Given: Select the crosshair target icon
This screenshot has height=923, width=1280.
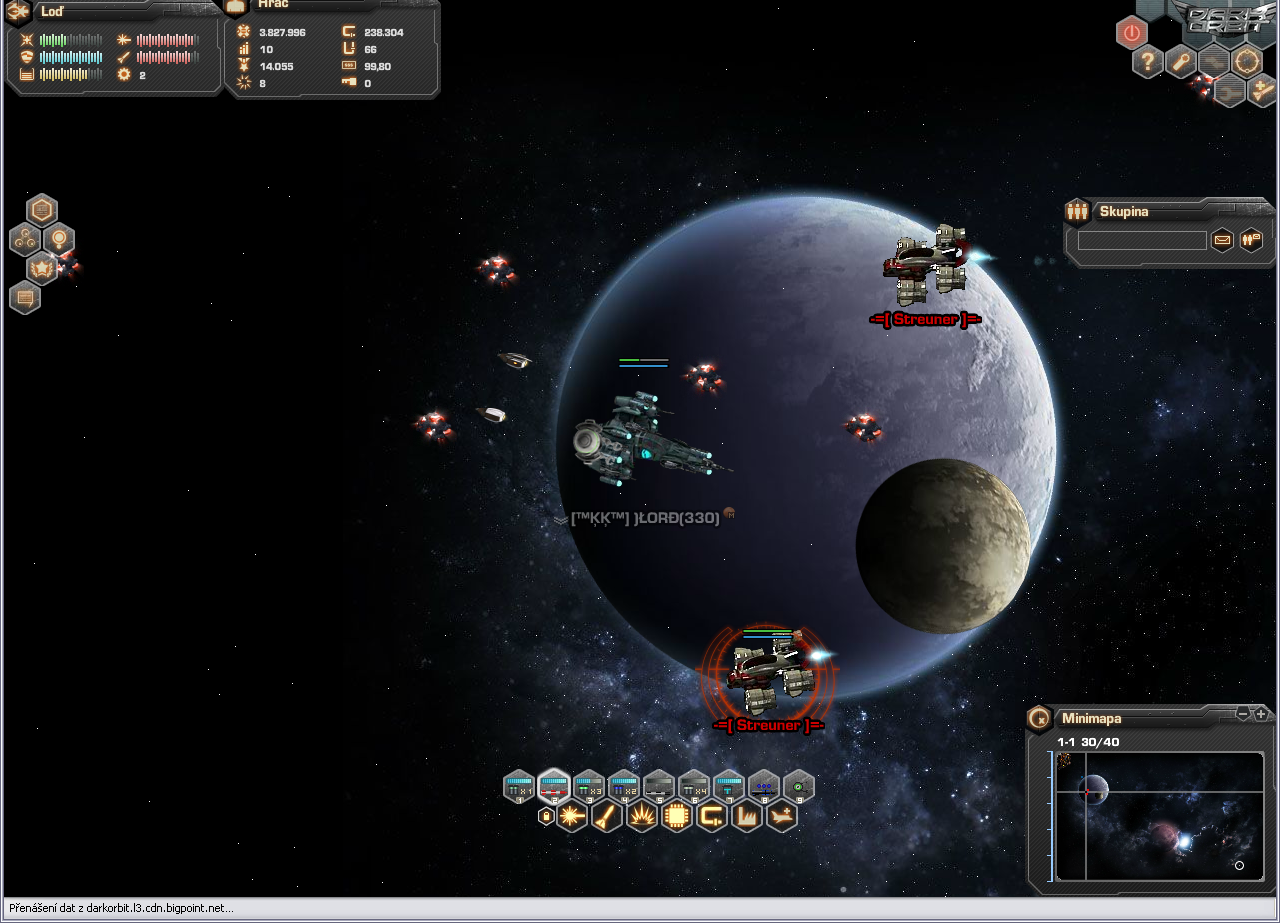Looking at the screenshot, I should pyautogui.click(x=1247, y=62).
